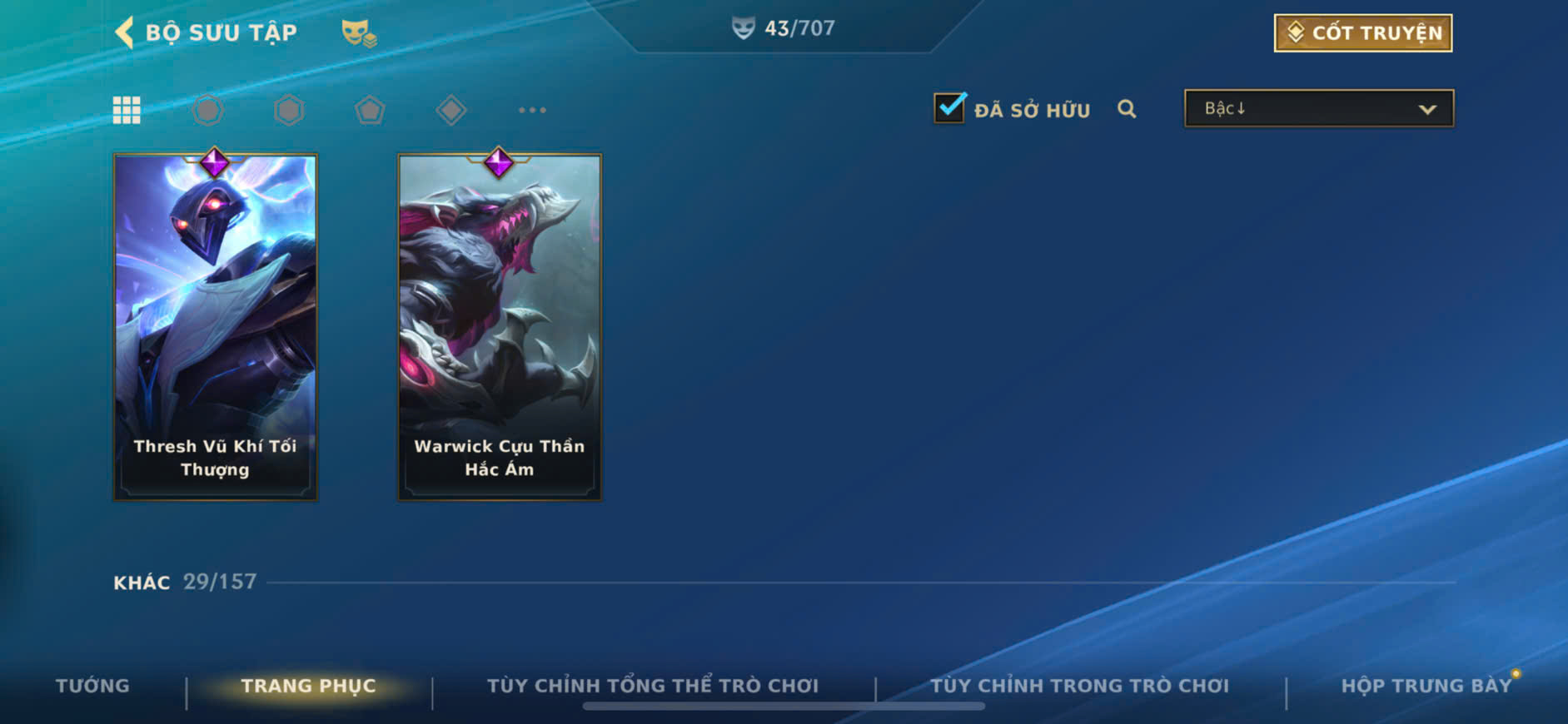Select the Thresh Vũ Khí Tối Thượng skin
1568x724 pixels.
[x=216, y=326]
